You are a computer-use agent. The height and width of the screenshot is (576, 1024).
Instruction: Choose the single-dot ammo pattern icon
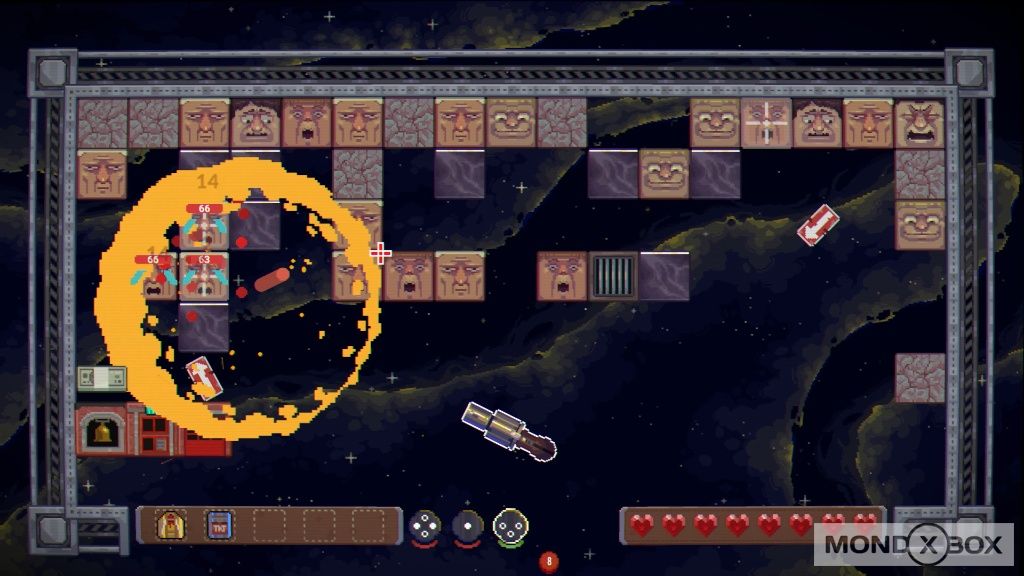467,525
